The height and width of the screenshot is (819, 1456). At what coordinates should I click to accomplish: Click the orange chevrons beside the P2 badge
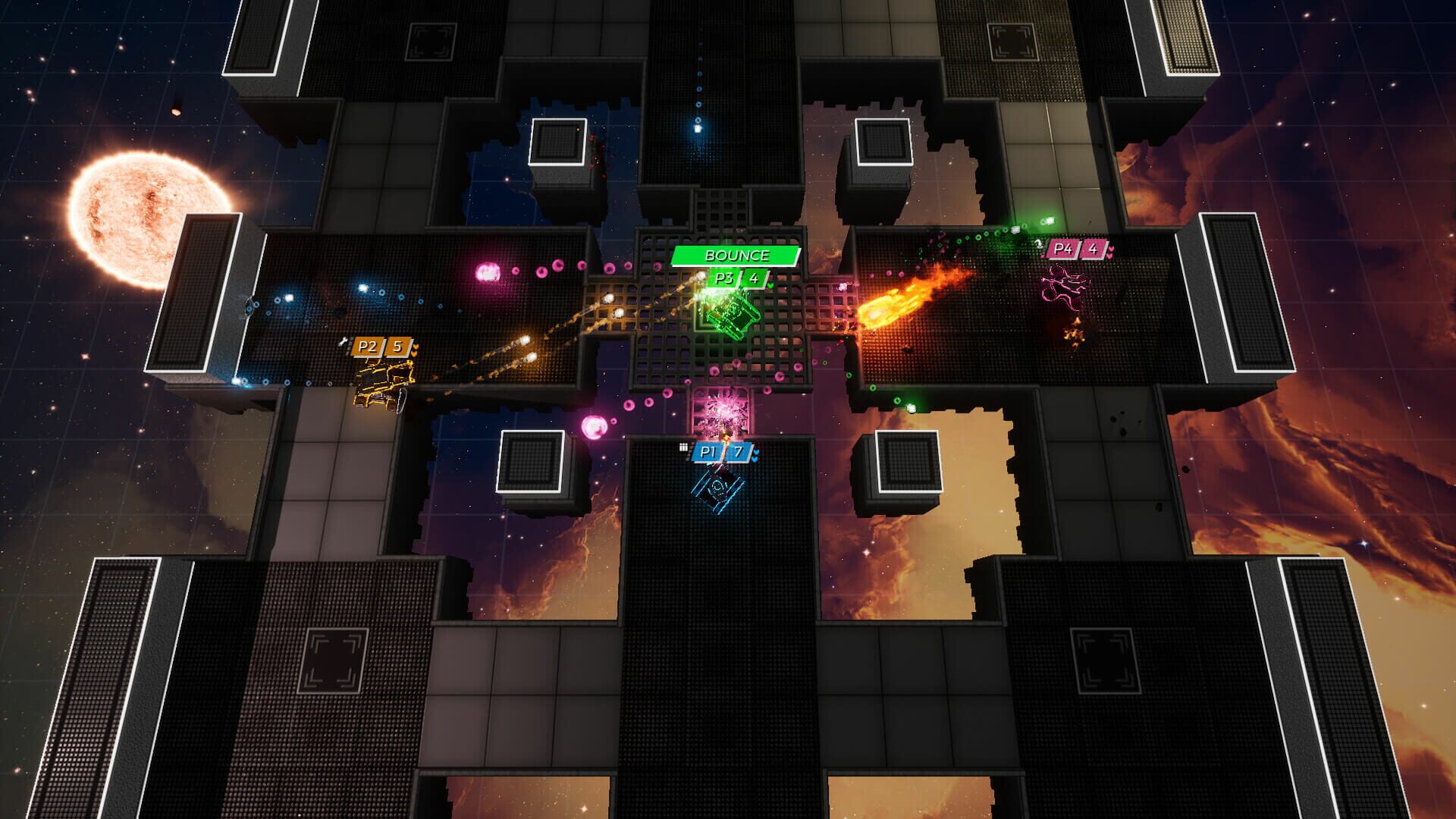[415, 350]
